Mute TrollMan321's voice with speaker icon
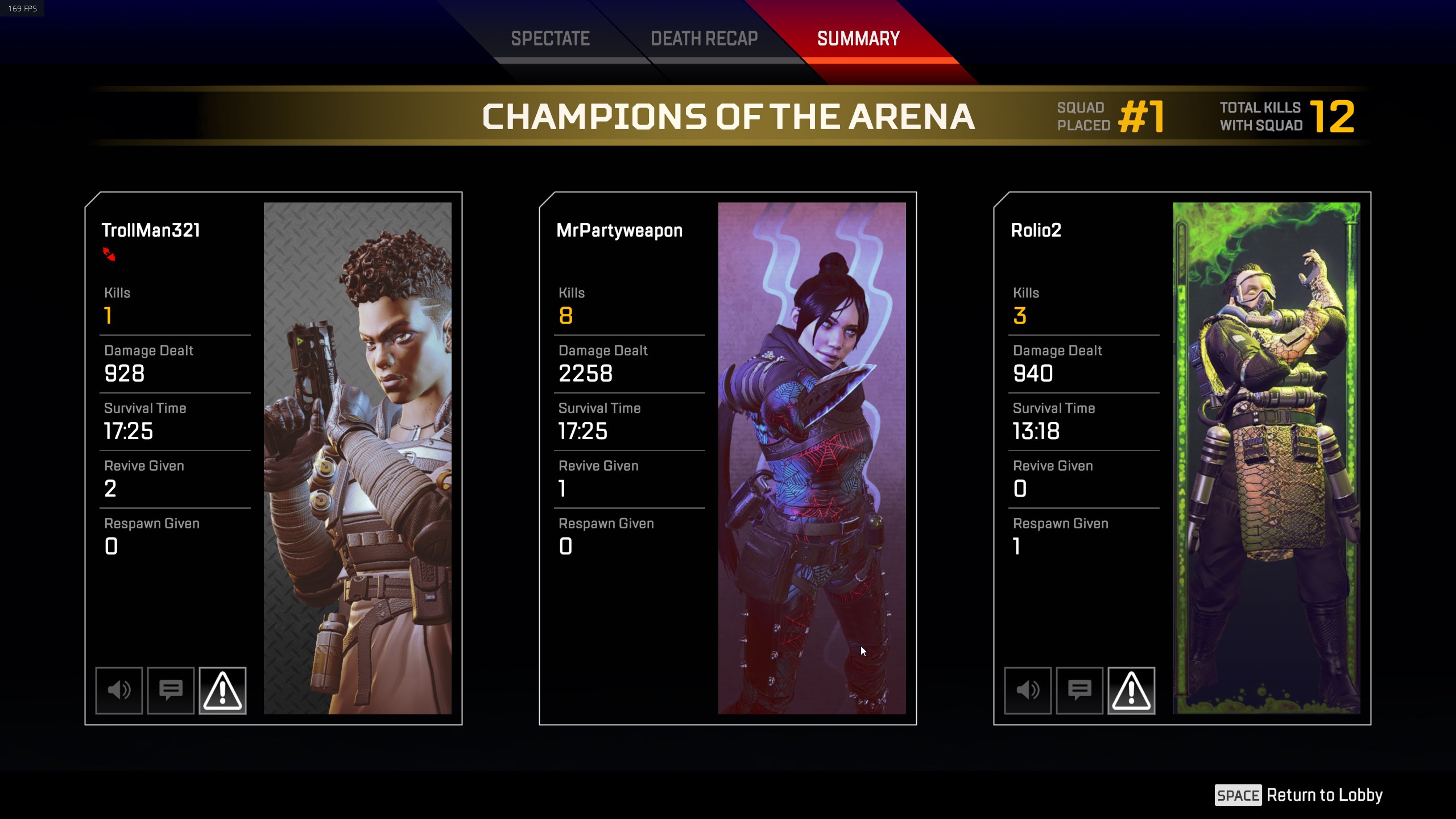 119,690
